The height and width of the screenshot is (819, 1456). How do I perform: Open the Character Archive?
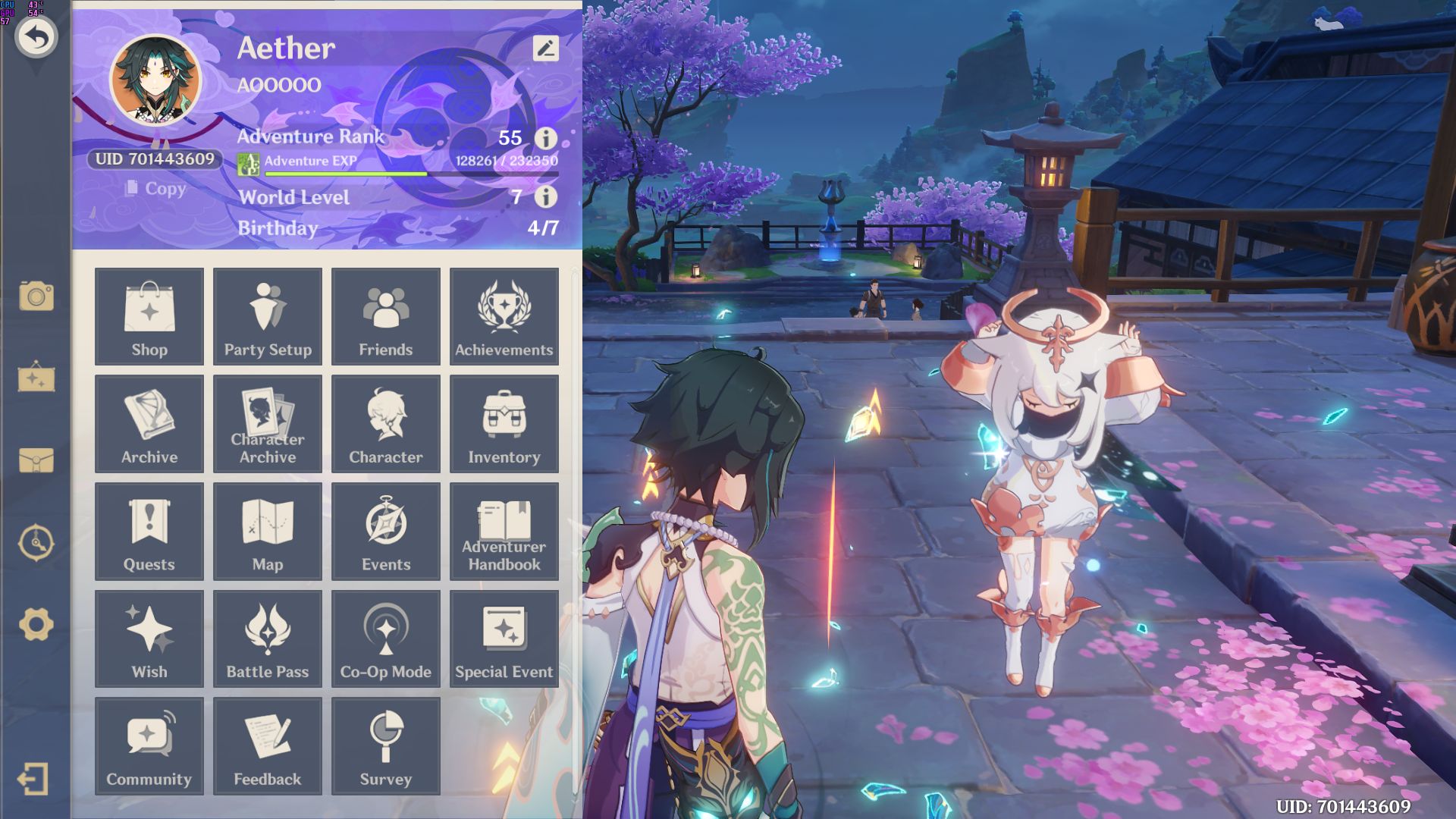point(267,424)
